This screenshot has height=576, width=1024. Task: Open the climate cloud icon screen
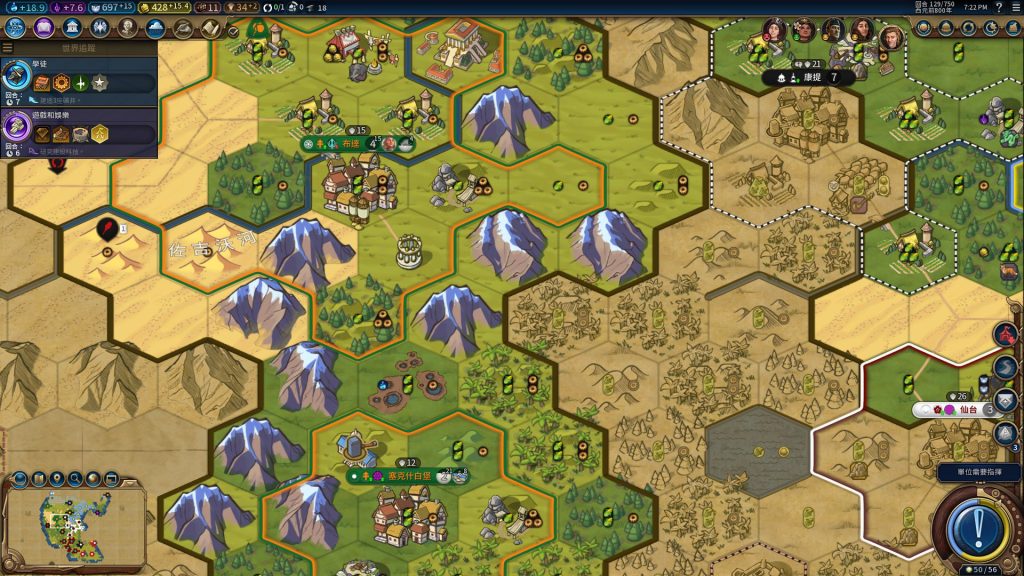(x=155, y=28)
